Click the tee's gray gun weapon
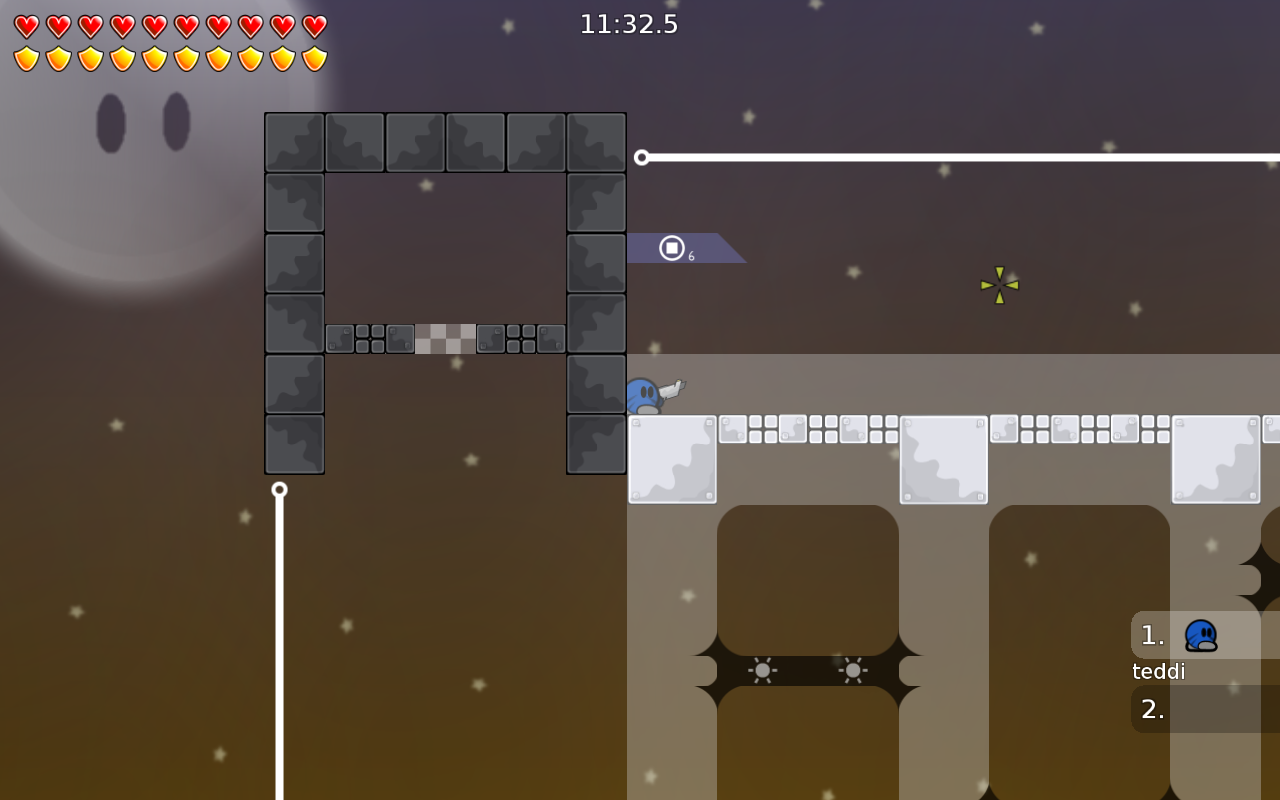This screenshot has height=800, width=1280. [x=672, y=387]
